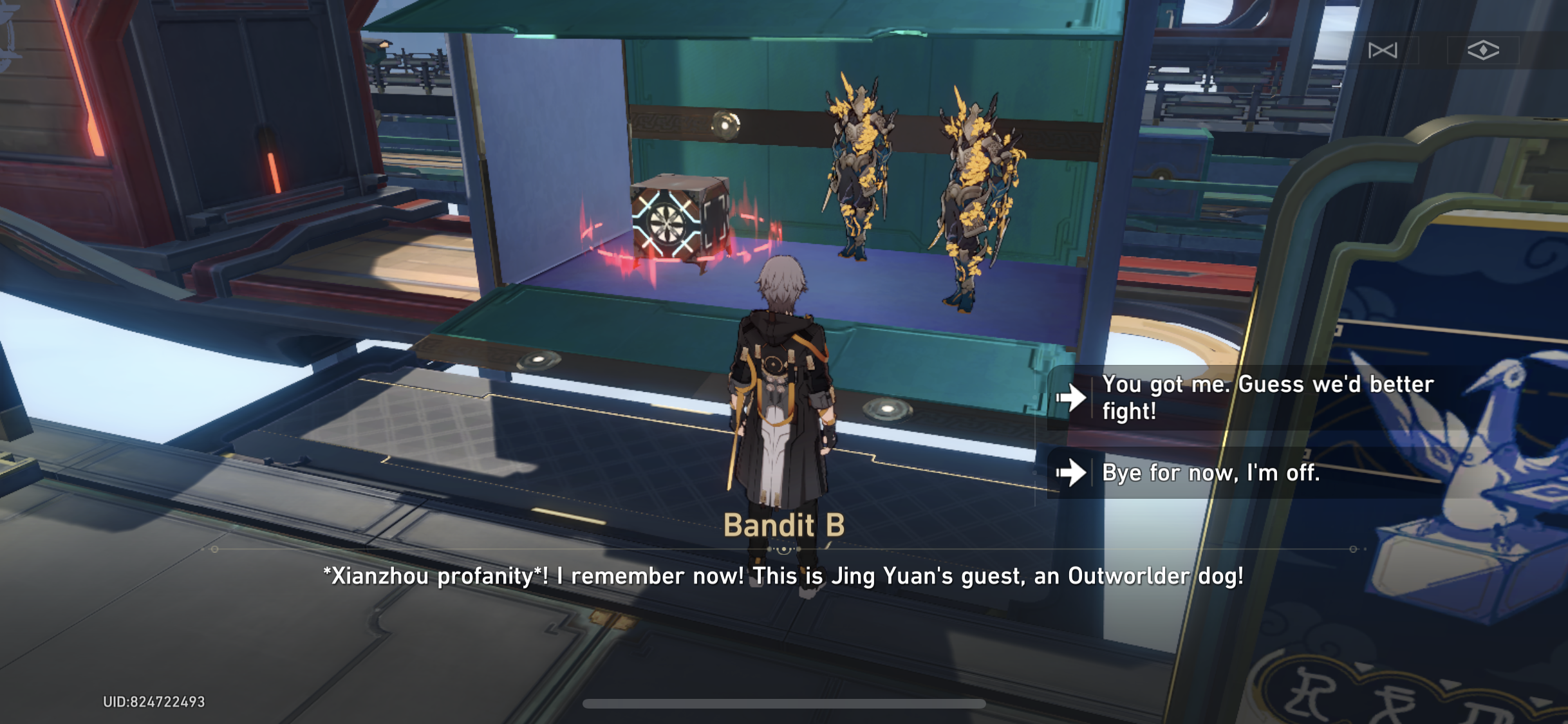
Task: Click the Bandit B speaker name
Action: point(783,526)
